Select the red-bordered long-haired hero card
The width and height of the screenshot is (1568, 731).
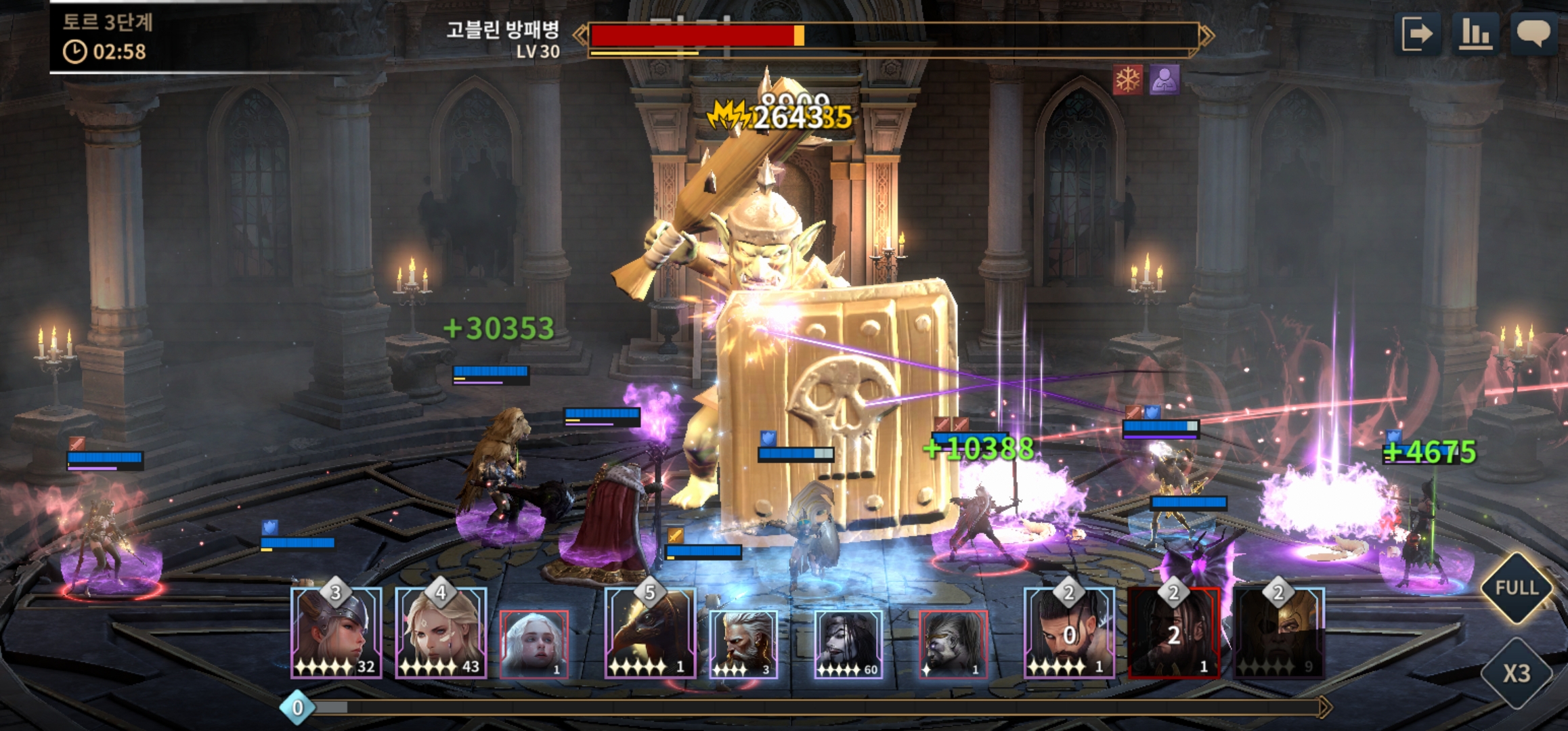tap(1174, 634)
